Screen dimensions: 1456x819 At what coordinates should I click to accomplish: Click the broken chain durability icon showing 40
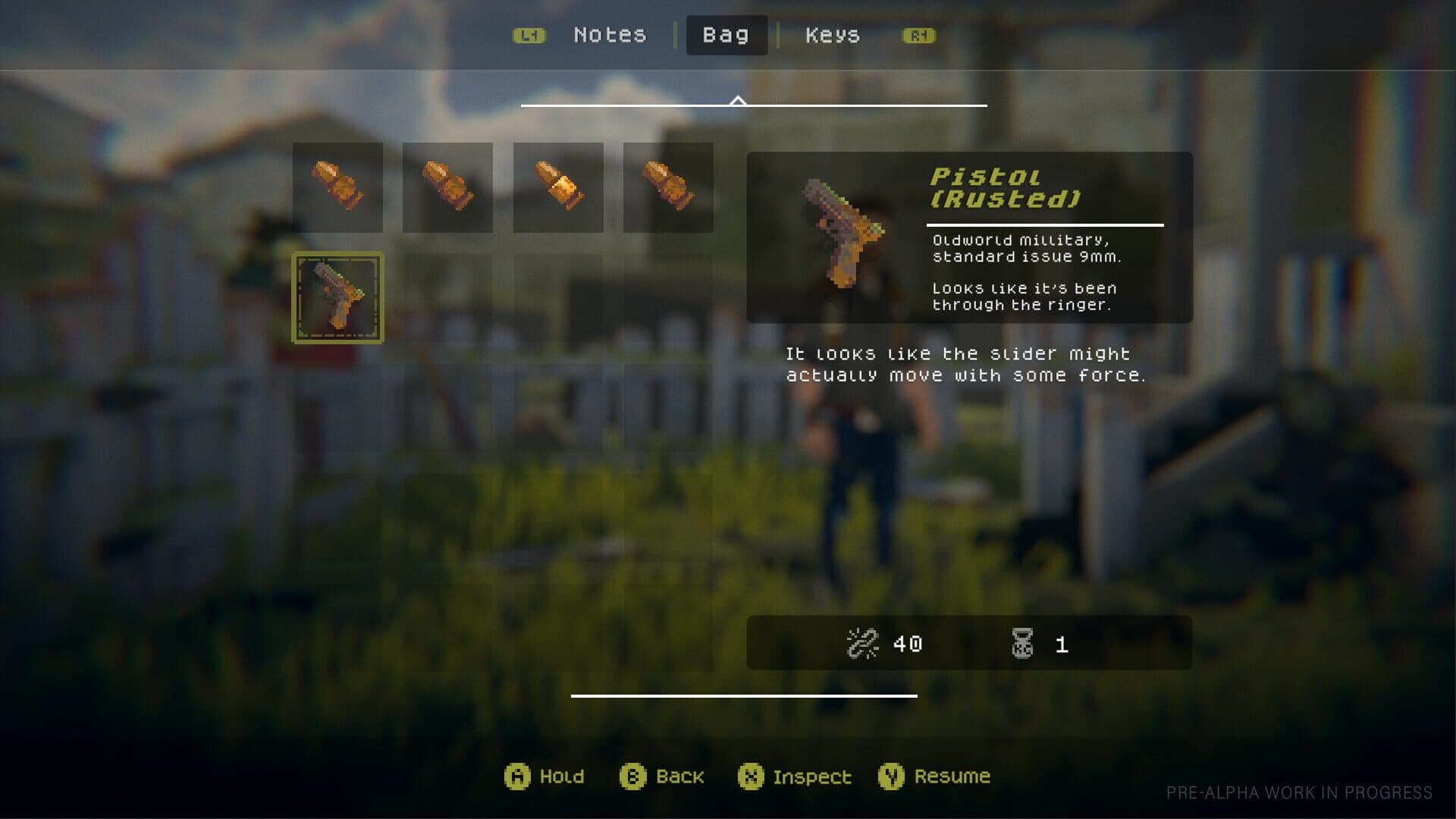point(864,643)
